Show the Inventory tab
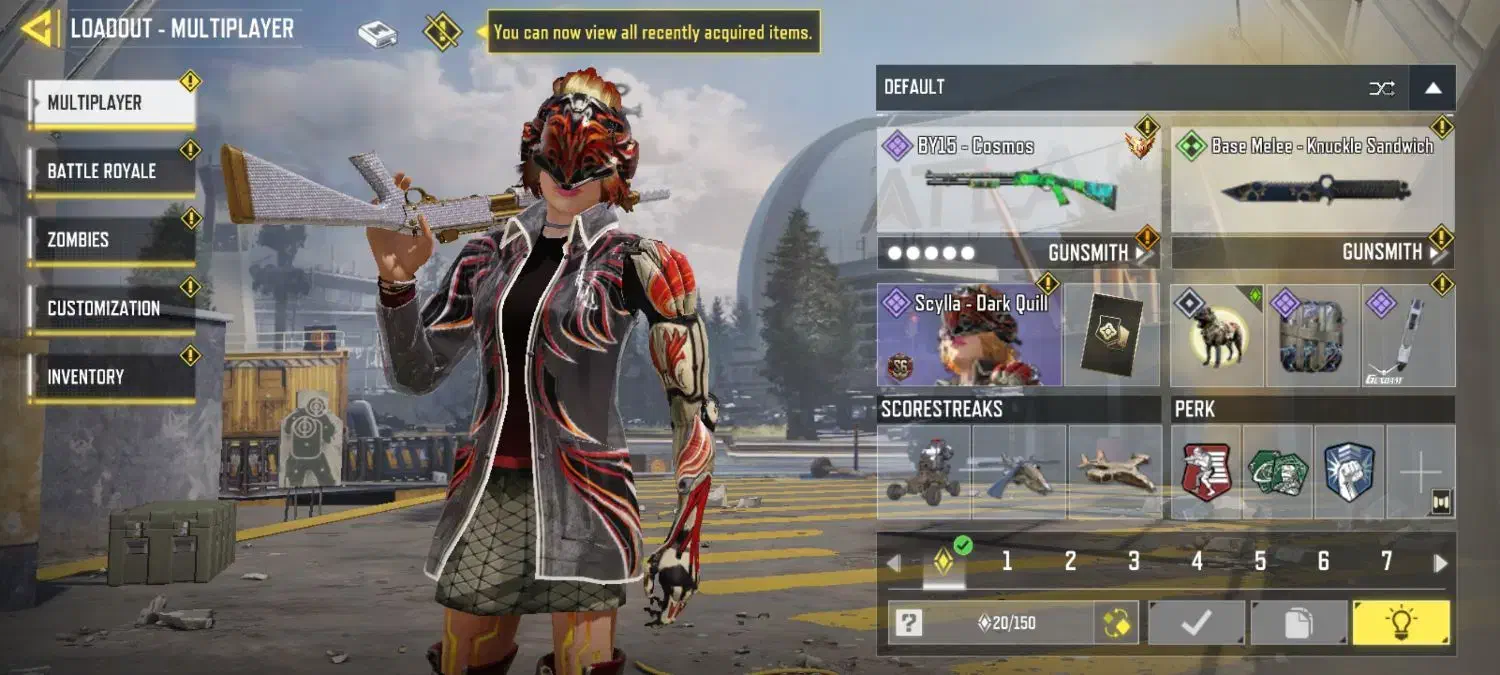This screenshot has height=675, width=1500. [x=112, y=377]
